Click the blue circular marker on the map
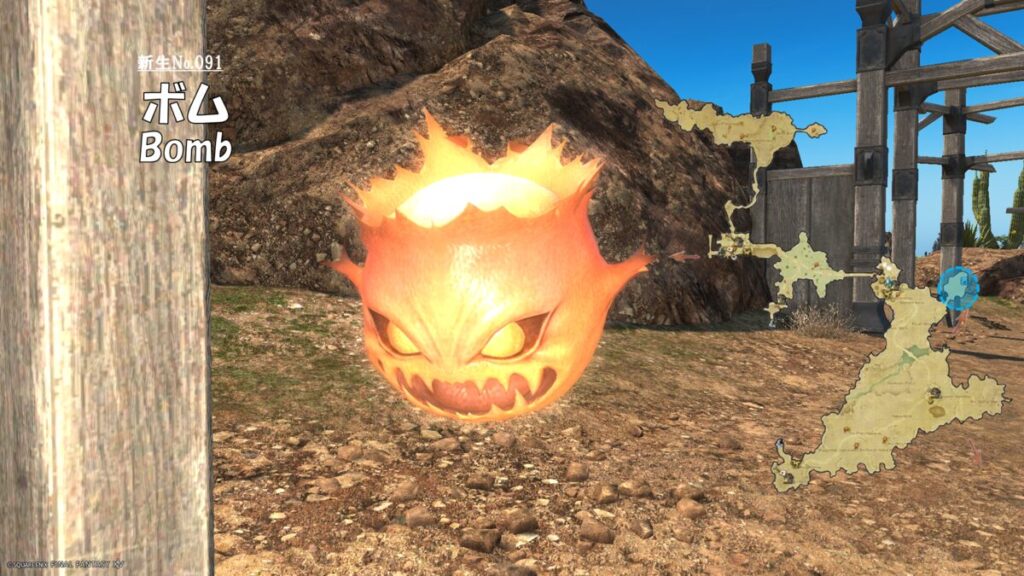The height and width of the screenshot is (576, 1024). click(958, 288)
